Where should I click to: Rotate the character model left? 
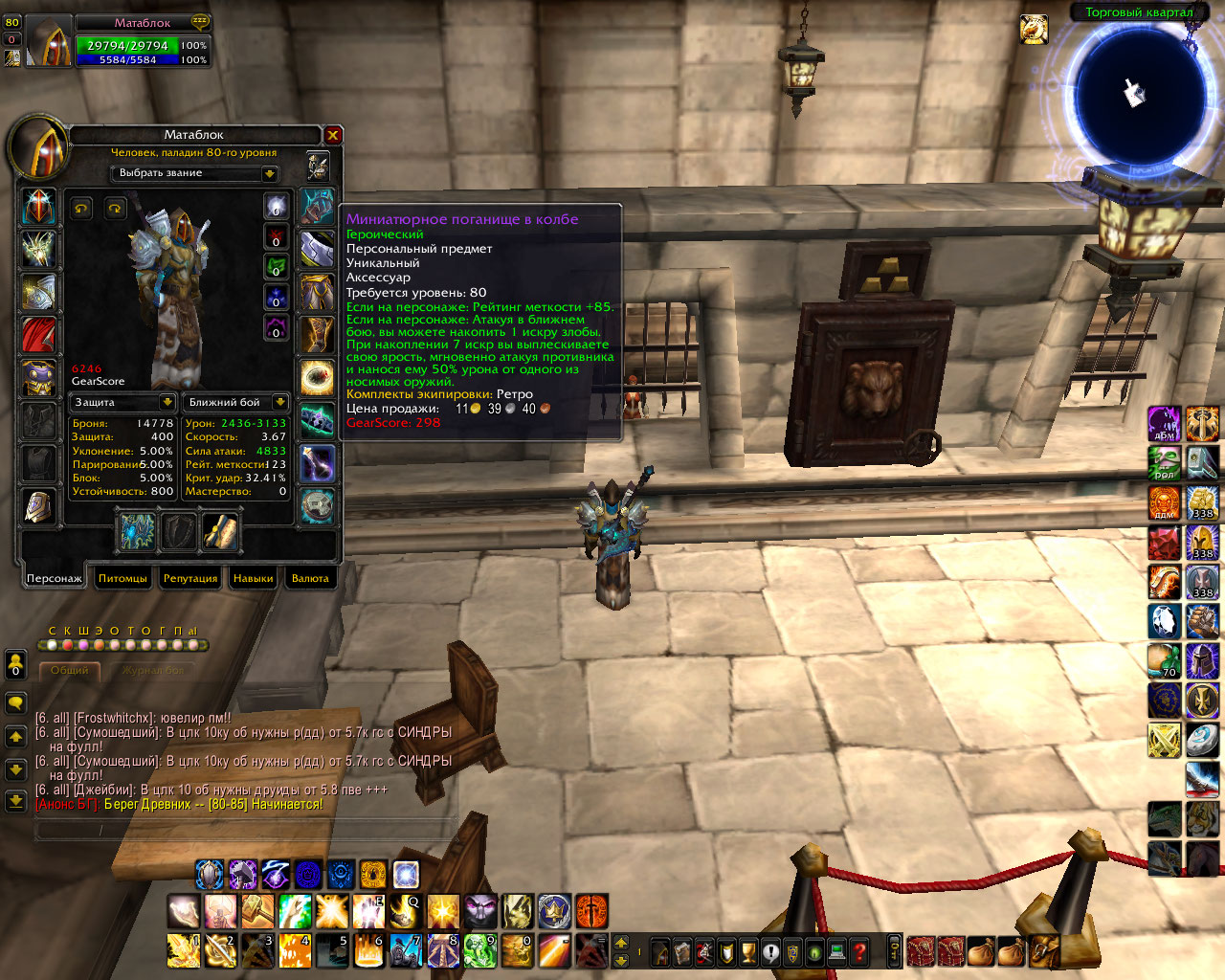pos(81,208)
